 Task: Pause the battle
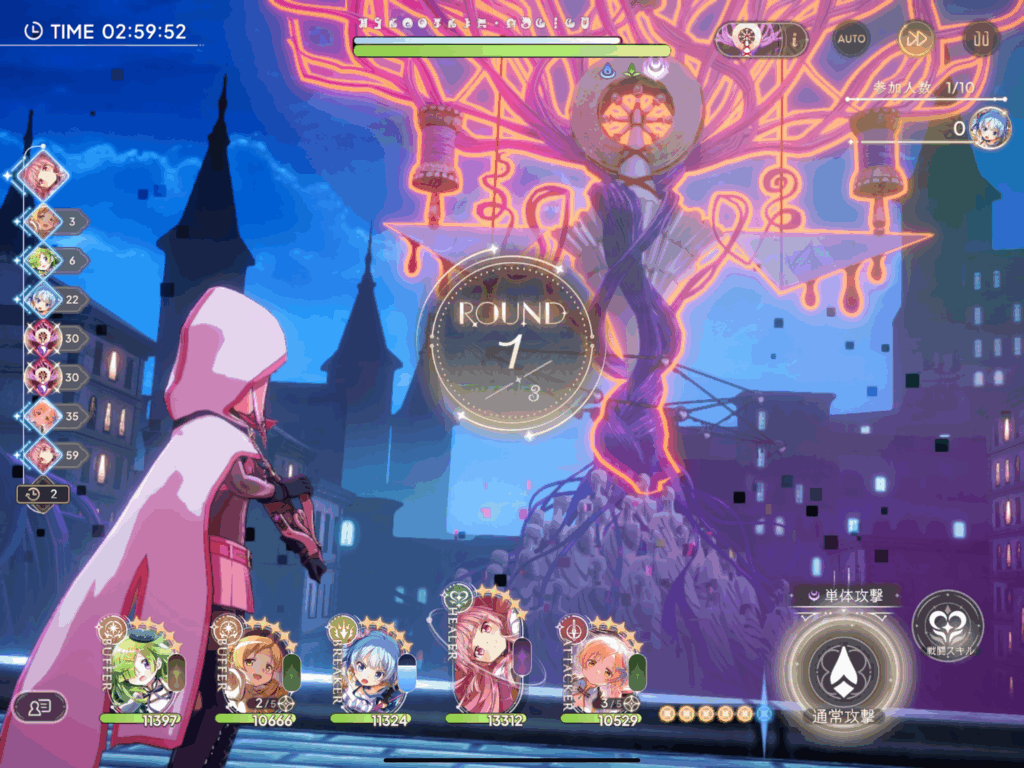(x=981, y=39)
